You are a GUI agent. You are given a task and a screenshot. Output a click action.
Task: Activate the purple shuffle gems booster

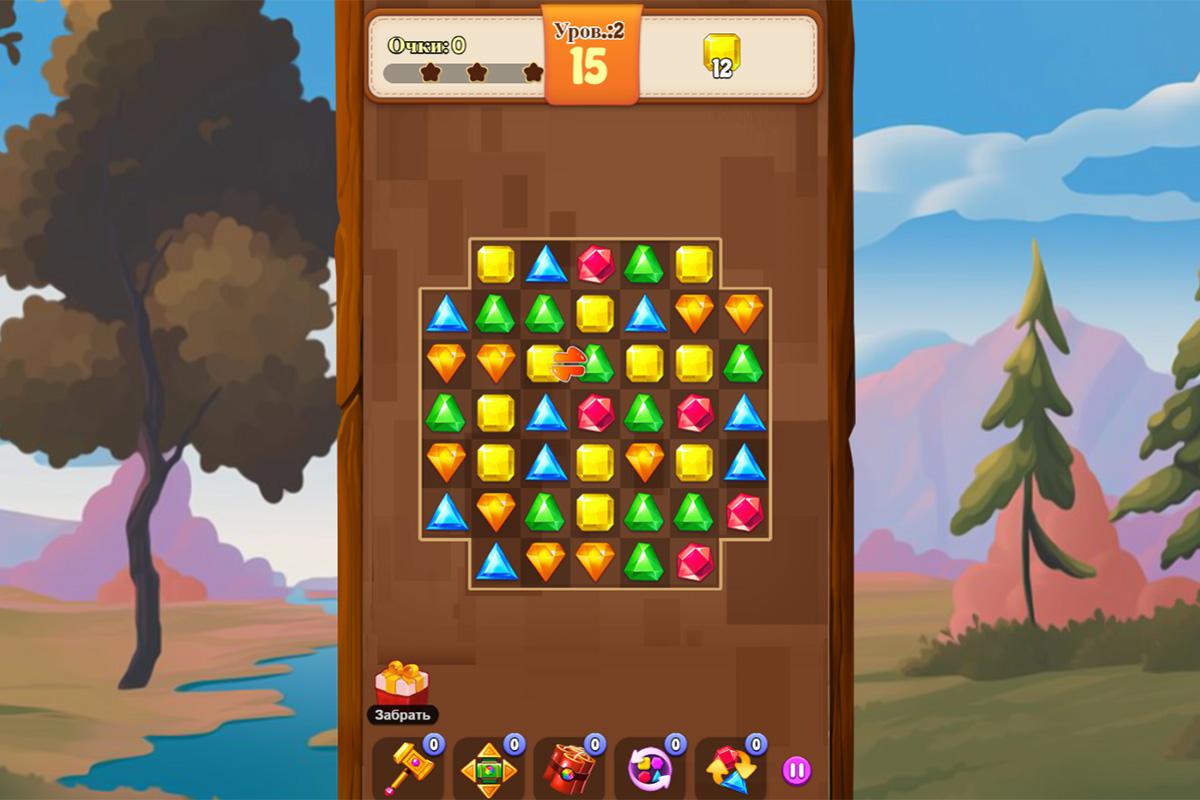[649, 769]
